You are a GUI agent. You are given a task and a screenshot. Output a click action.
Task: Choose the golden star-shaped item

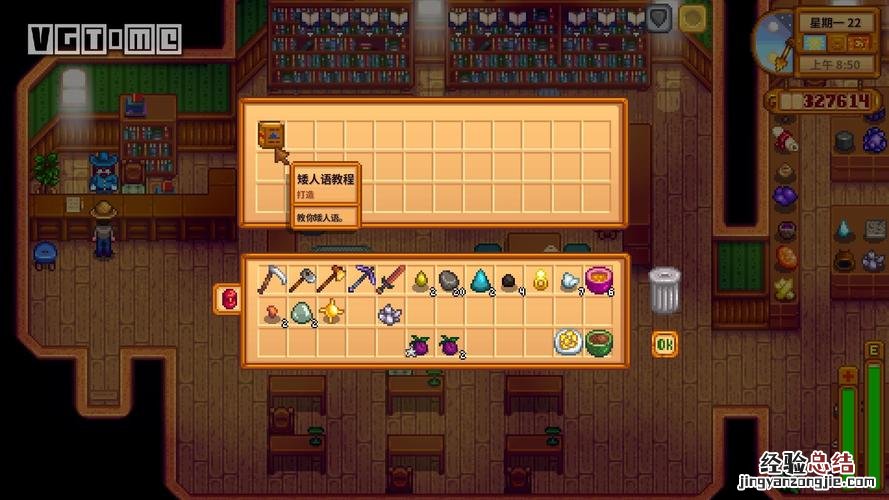[x=329, y=311]
